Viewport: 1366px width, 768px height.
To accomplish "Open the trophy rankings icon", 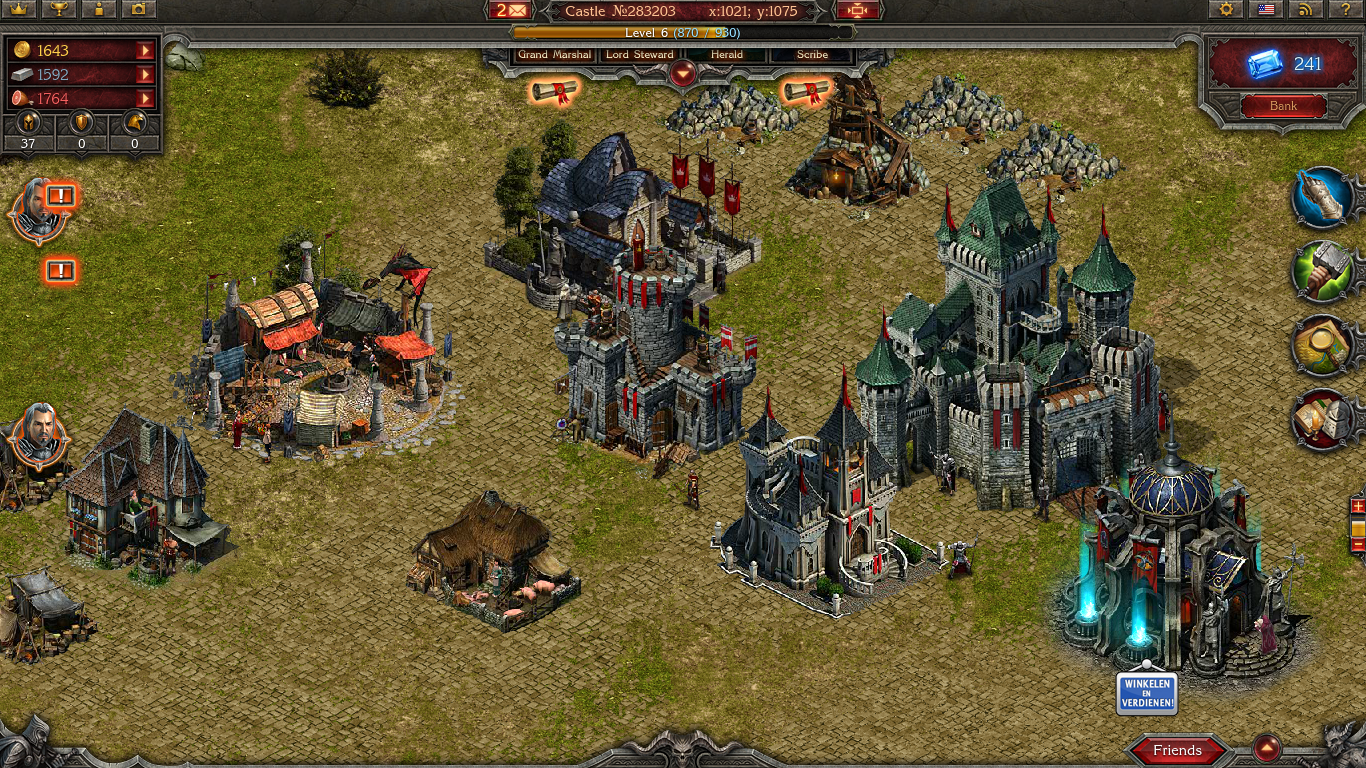I will (57, 10).
